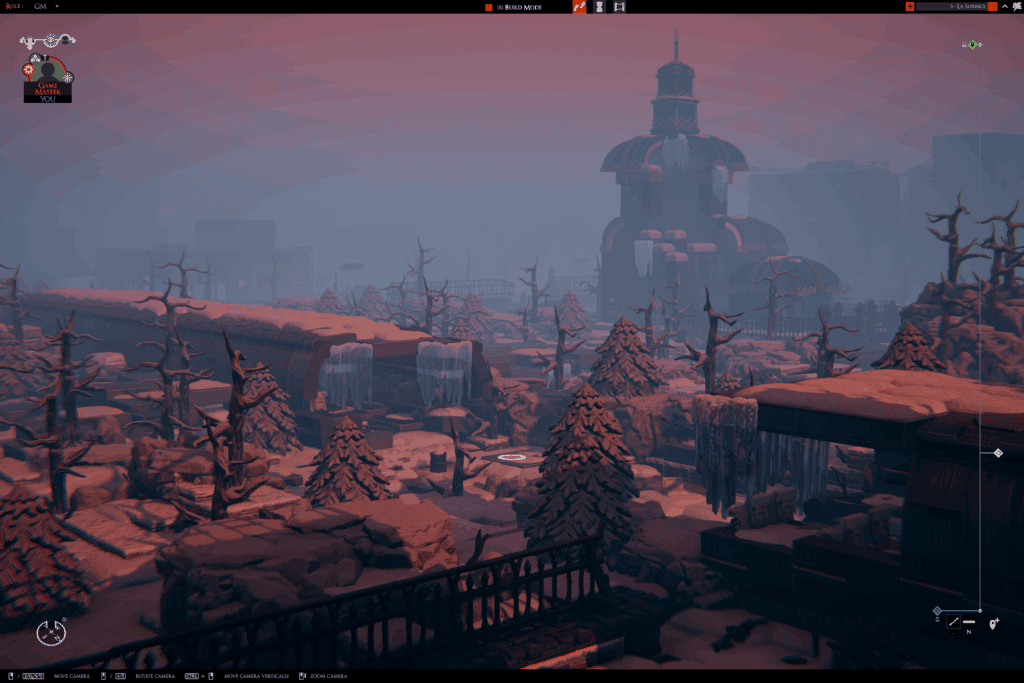Switch to the build tools mode icon

(x=580, y=6)
